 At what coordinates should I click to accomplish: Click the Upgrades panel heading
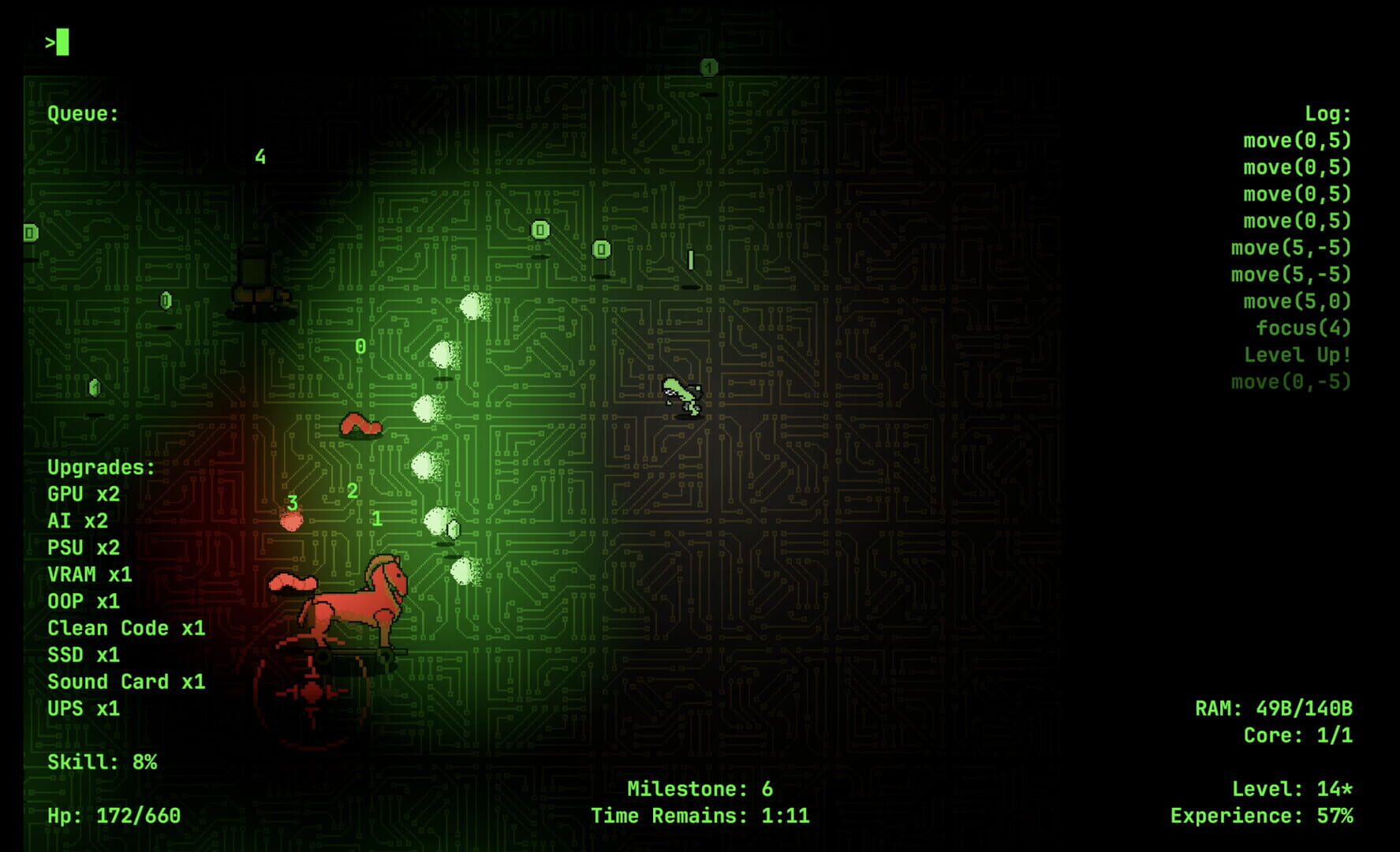pyautogui.click(x=101, y=466)
